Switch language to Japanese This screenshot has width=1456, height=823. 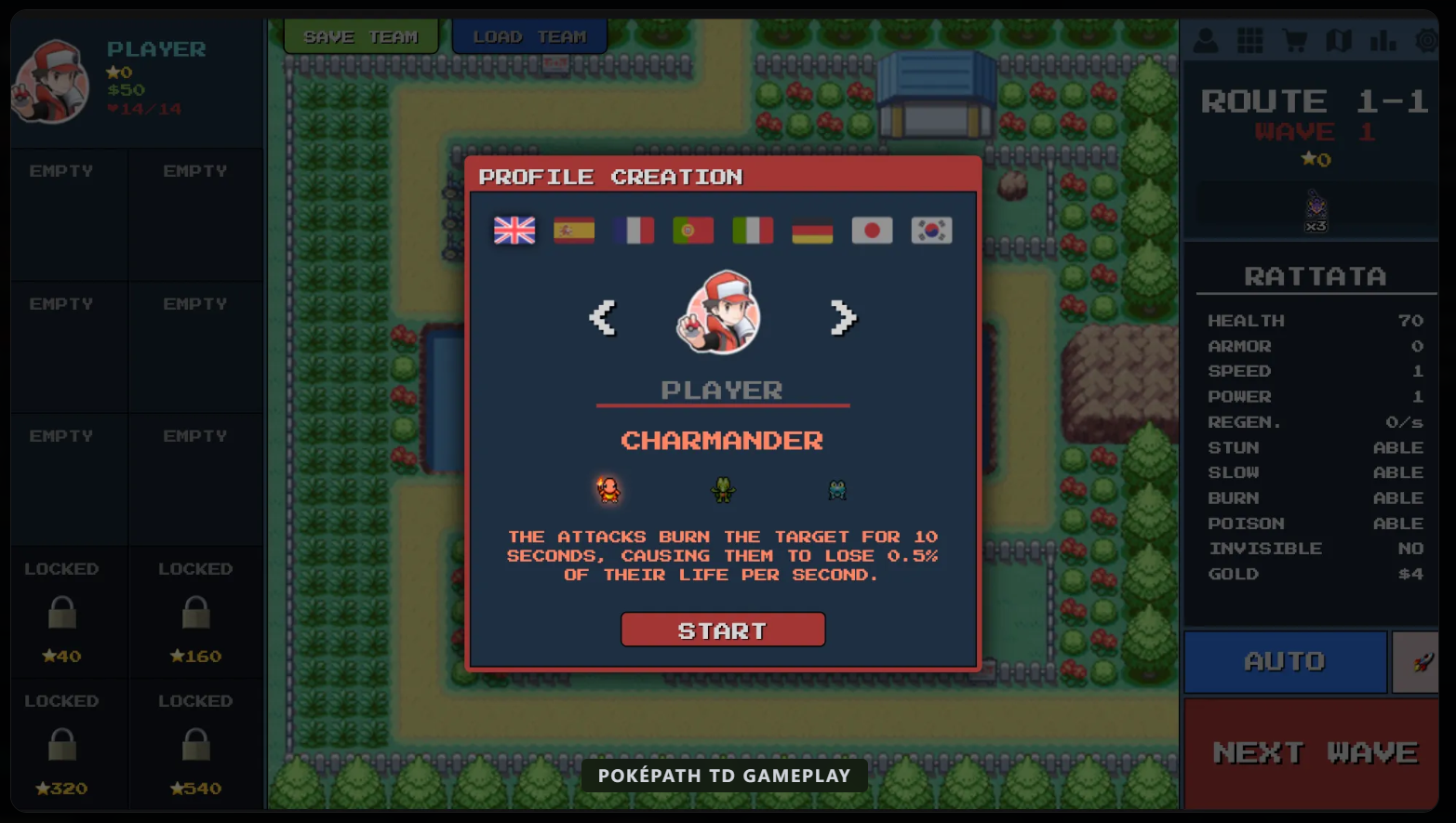coord(872,230)
